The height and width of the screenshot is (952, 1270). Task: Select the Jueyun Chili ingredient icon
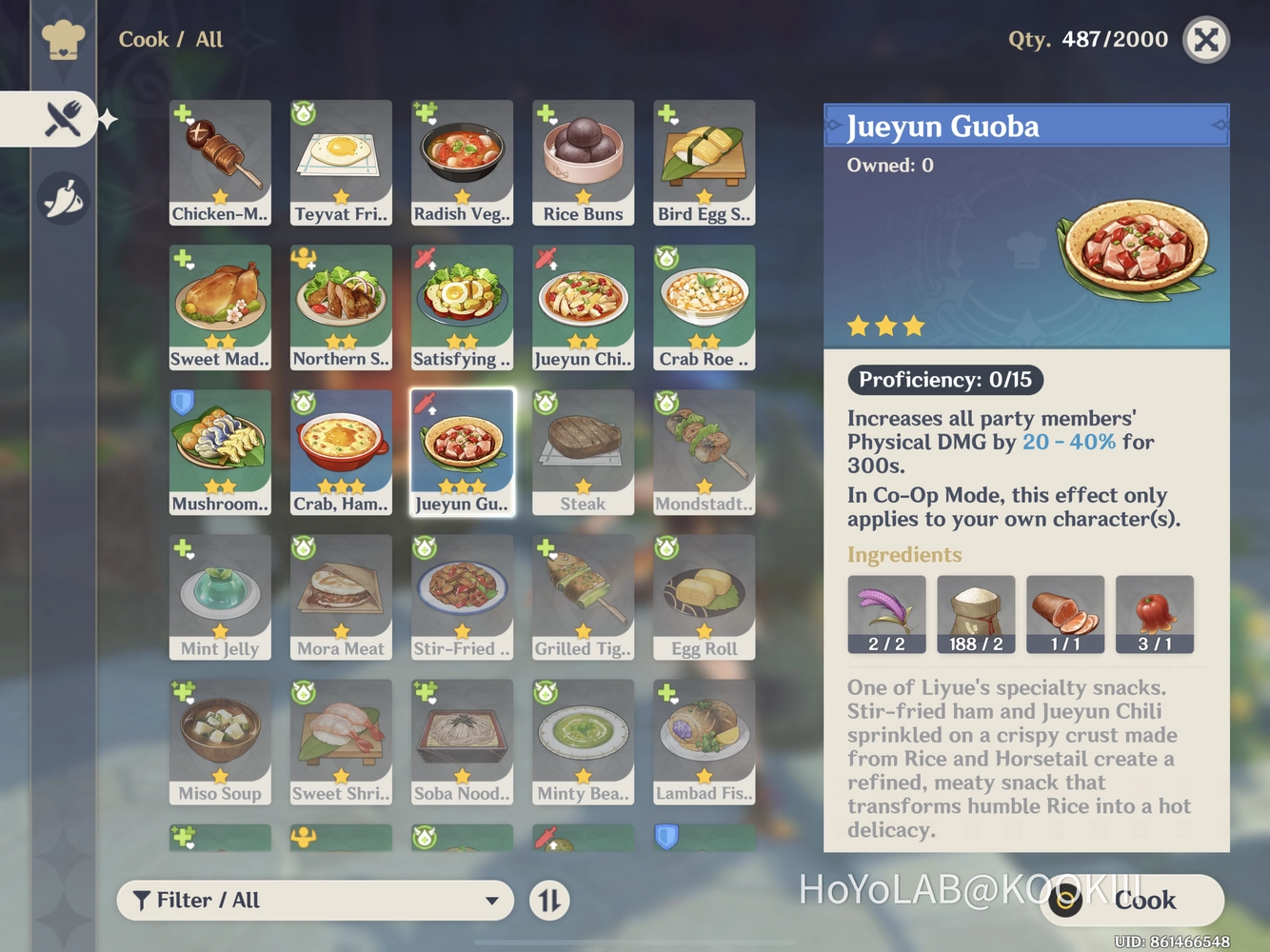coord(886,613)
